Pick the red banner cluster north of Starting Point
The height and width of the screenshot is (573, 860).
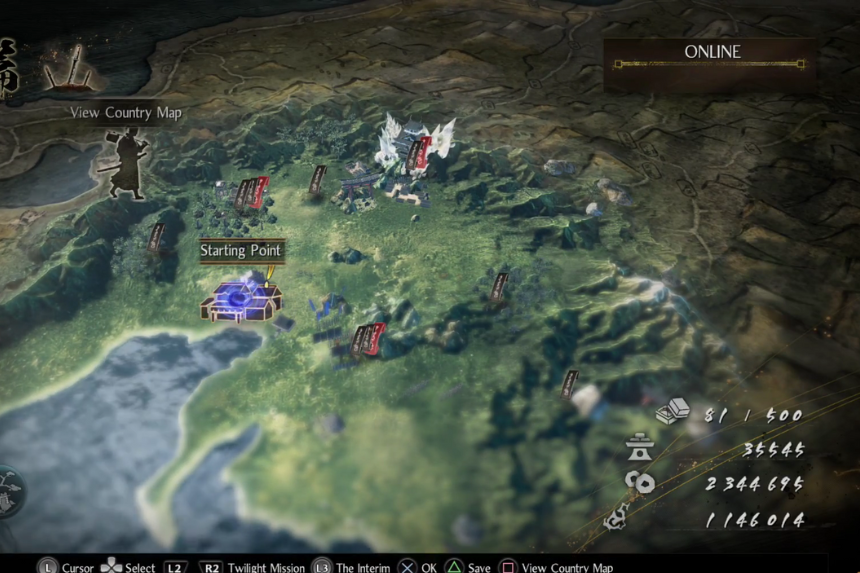[x=252, y=192]
